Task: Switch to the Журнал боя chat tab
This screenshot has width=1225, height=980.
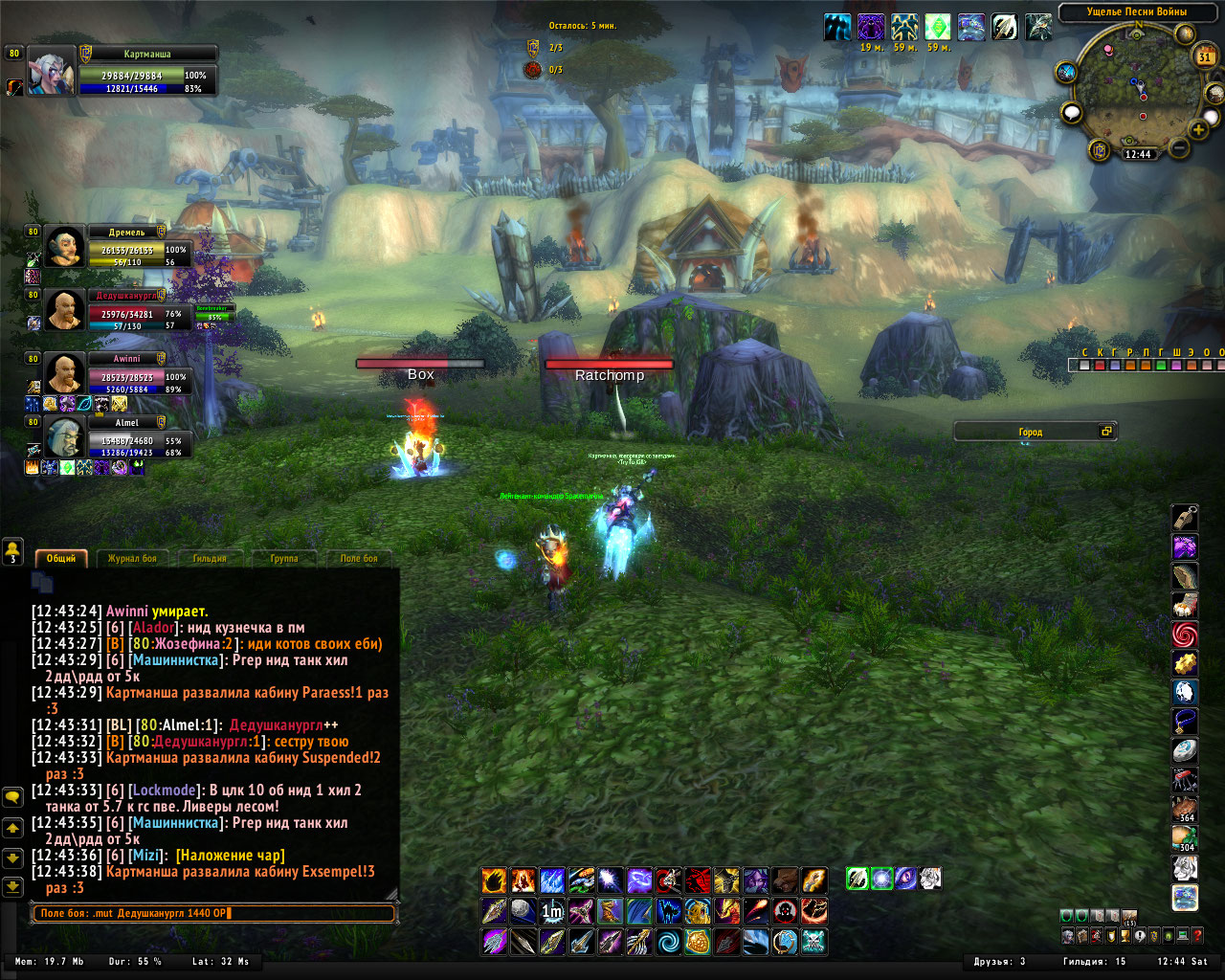Action: tap(132, 558)
